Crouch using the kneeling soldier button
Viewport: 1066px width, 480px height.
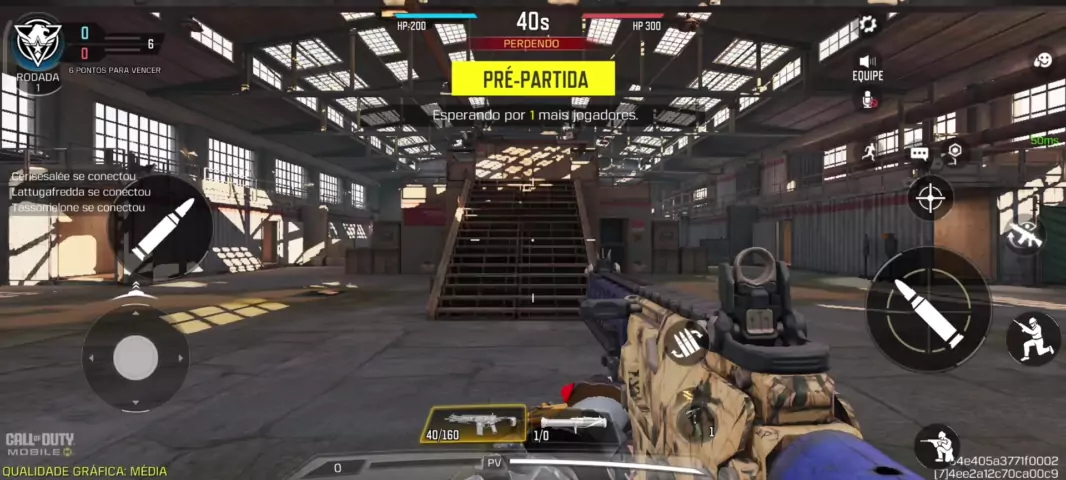1033,338
